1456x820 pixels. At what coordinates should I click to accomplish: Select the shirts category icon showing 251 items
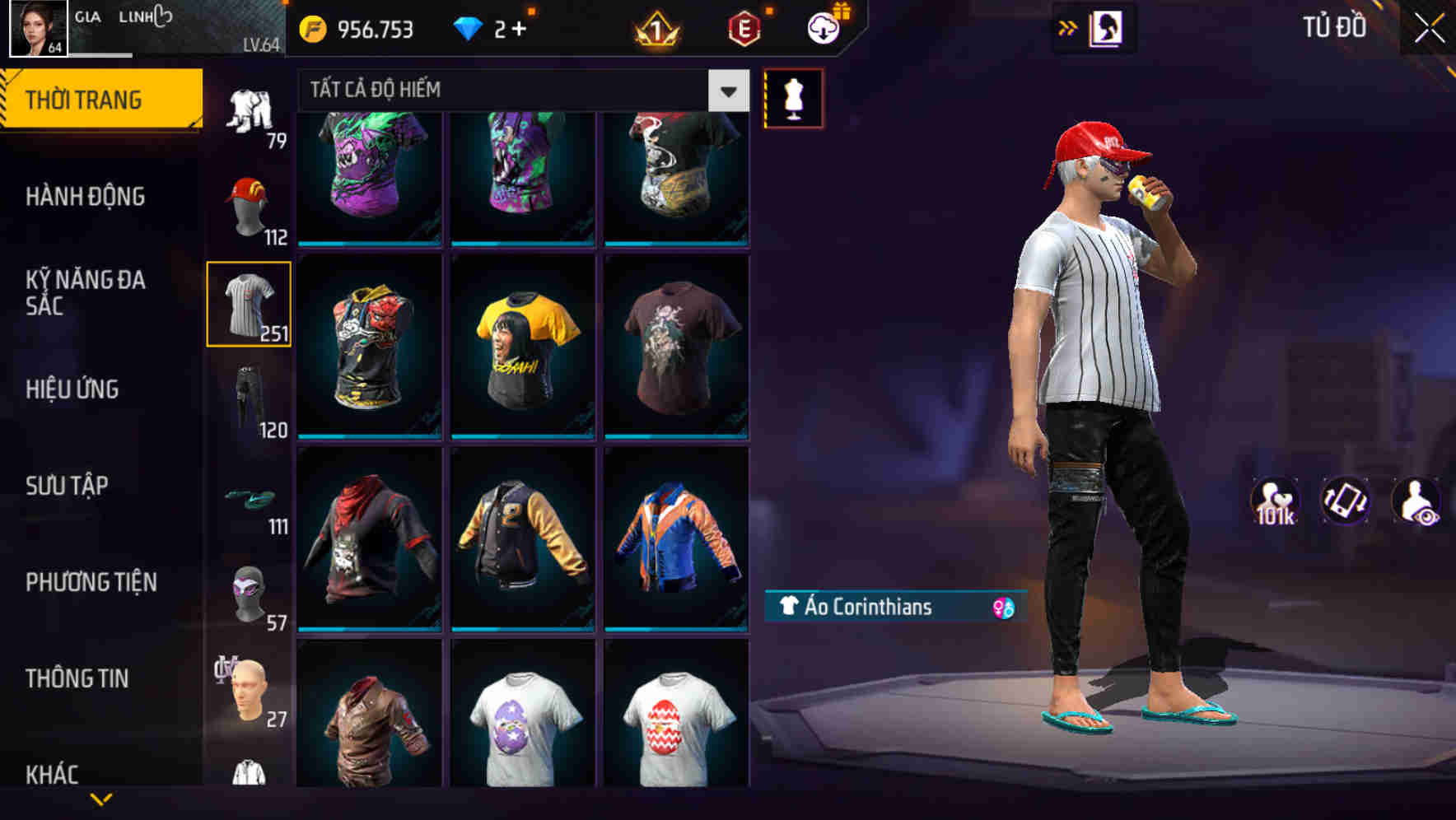pyautogui.click(x=250, y=305)
